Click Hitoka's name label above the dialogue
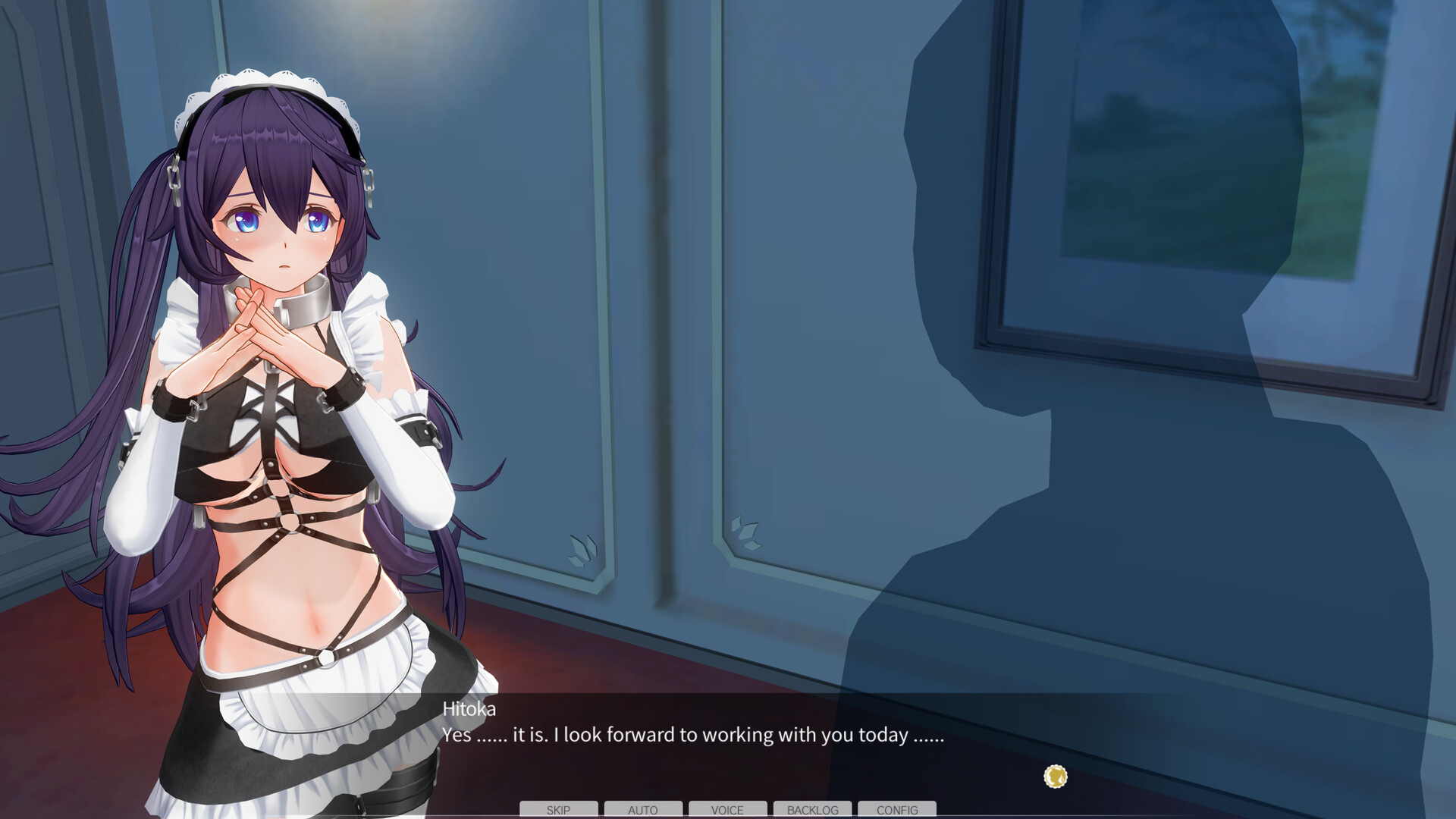 [469, 710]
